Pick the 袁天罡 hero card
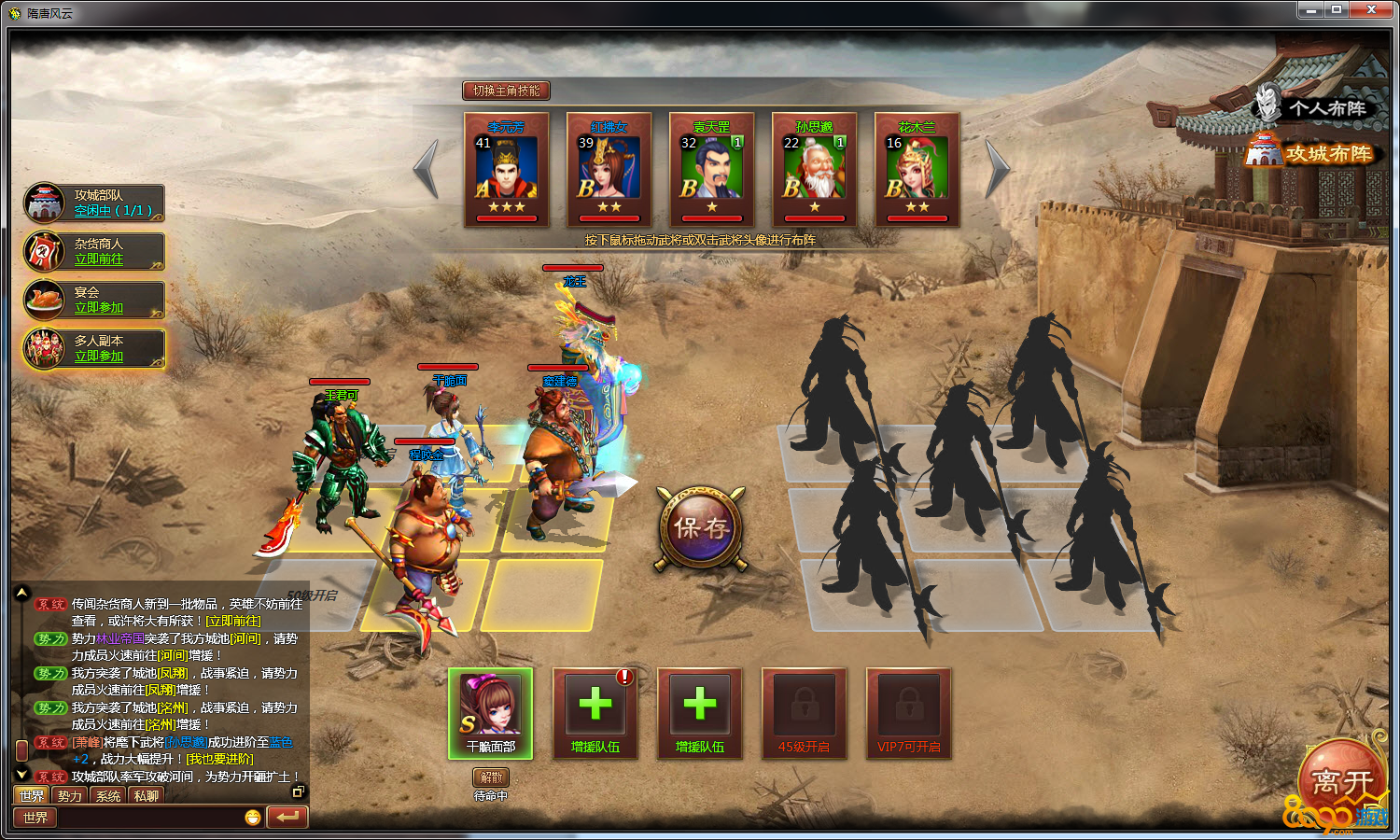Screen dimensions: 1400x840 pyautogui.click(x=712, y=171)
